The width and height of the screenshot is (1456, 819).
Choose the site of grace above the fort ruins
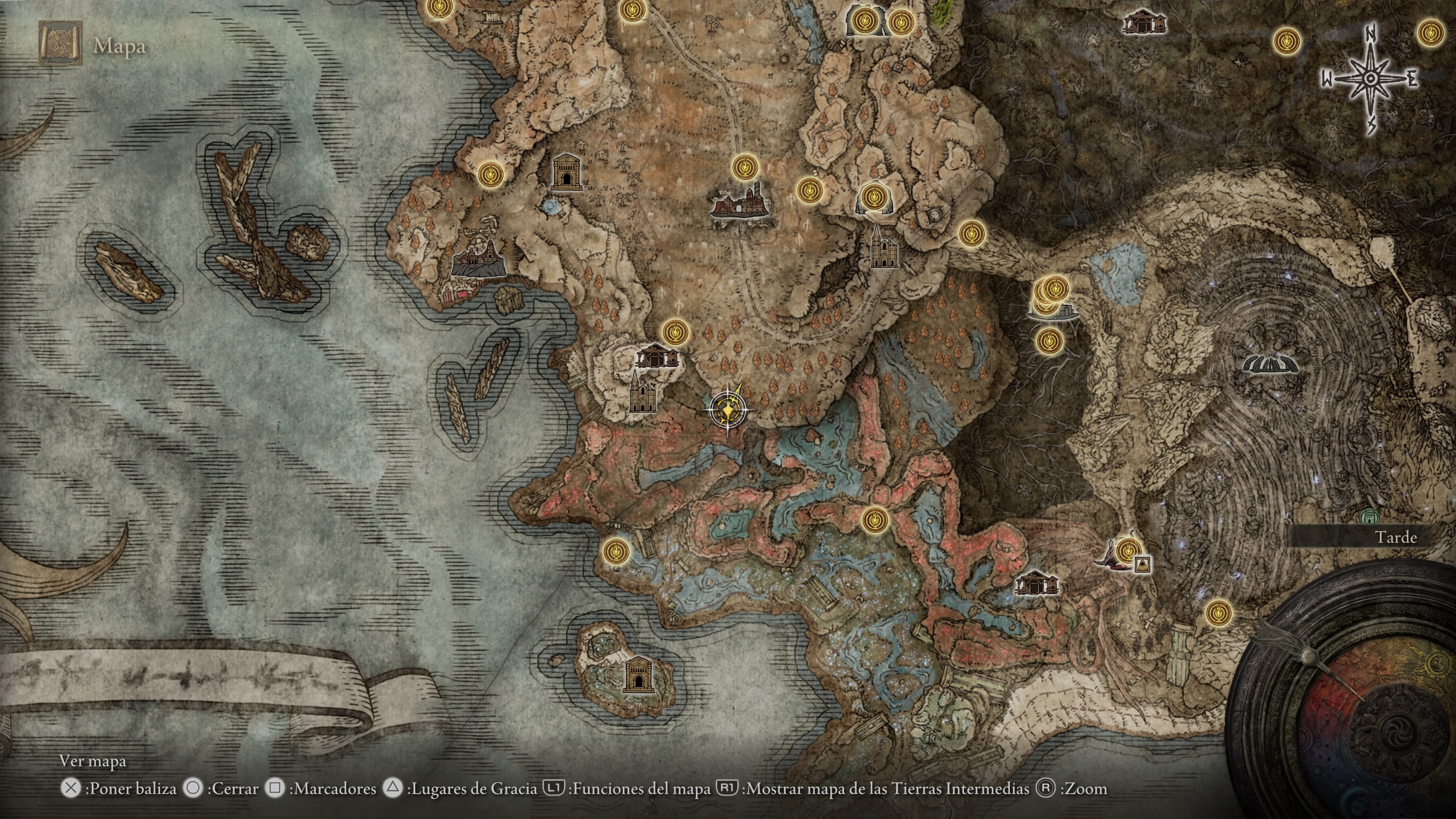pos(744,168)
